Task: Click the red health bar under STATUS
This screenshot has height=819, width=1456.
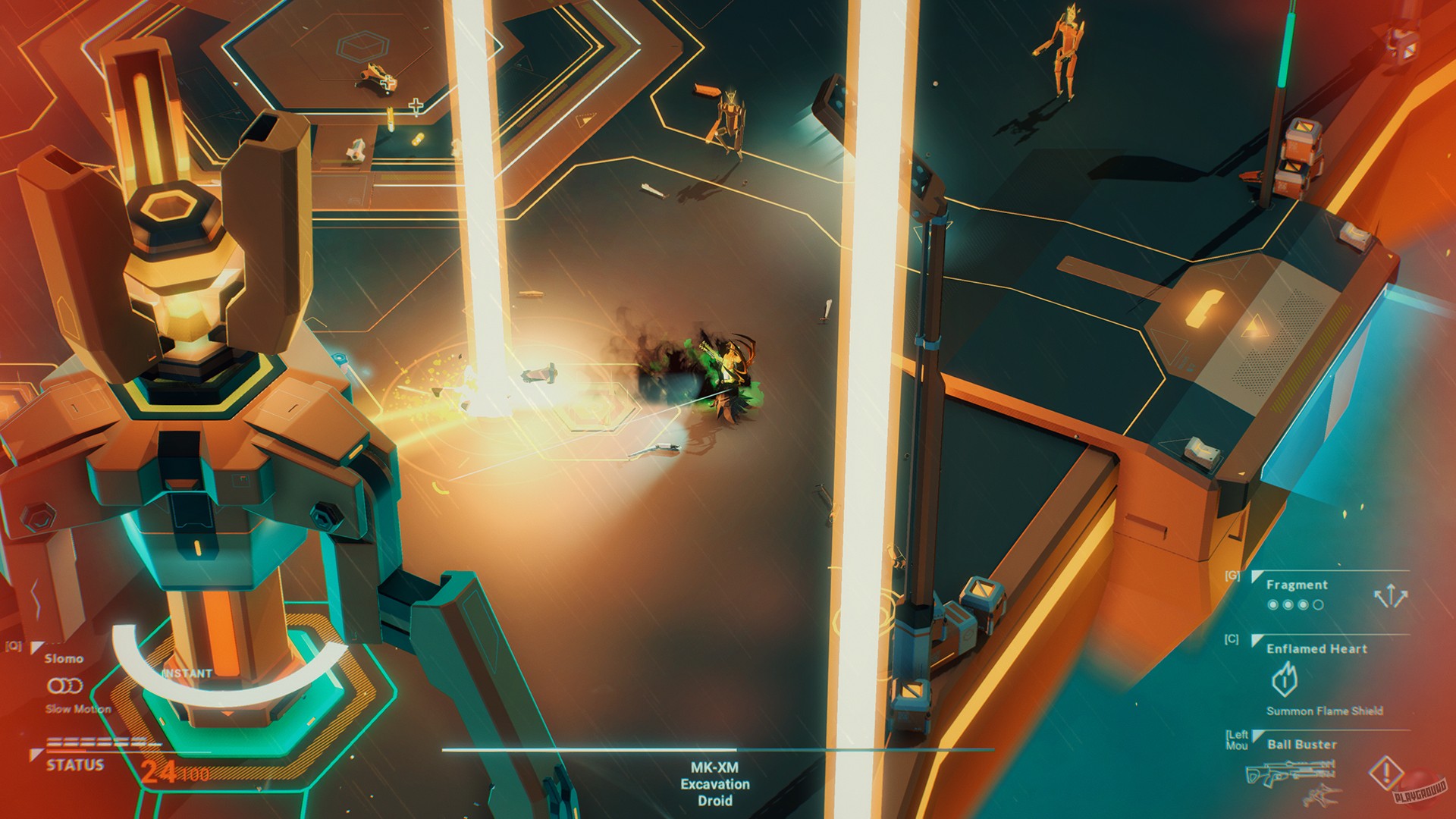Action: (67, 752)
